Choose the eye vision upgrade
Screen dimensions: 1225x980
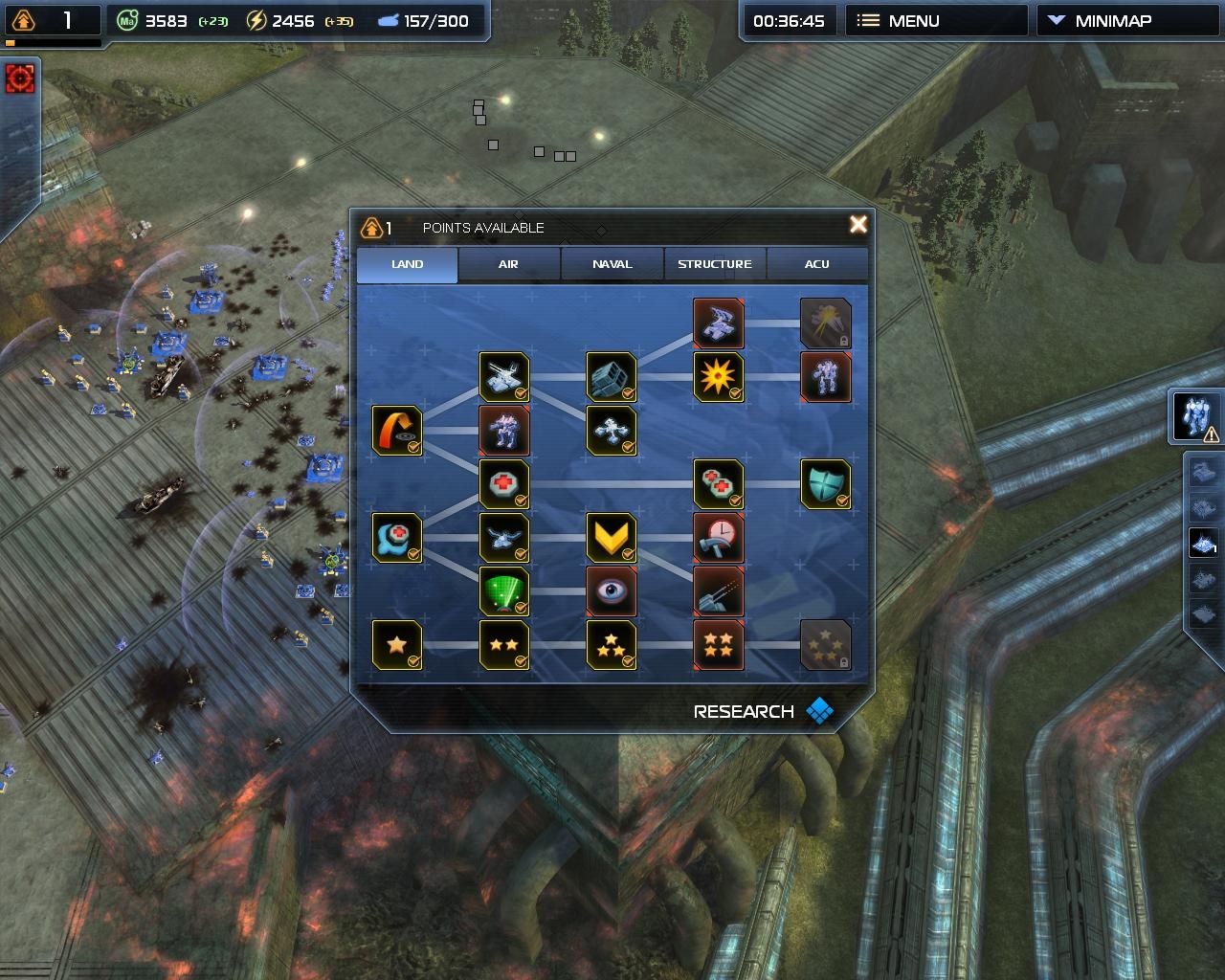(611, 591)
